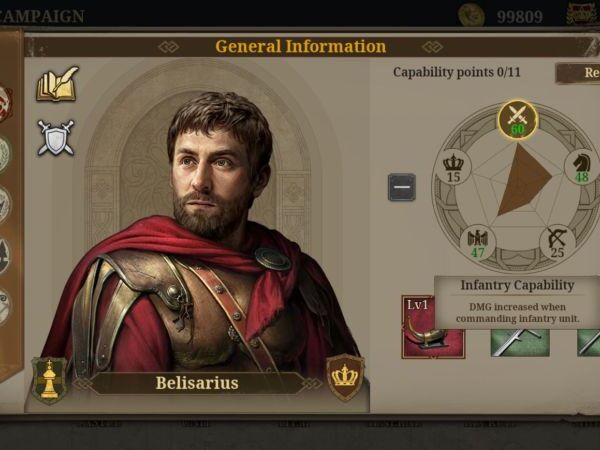Select the eagle standard capability

point(477,243)
